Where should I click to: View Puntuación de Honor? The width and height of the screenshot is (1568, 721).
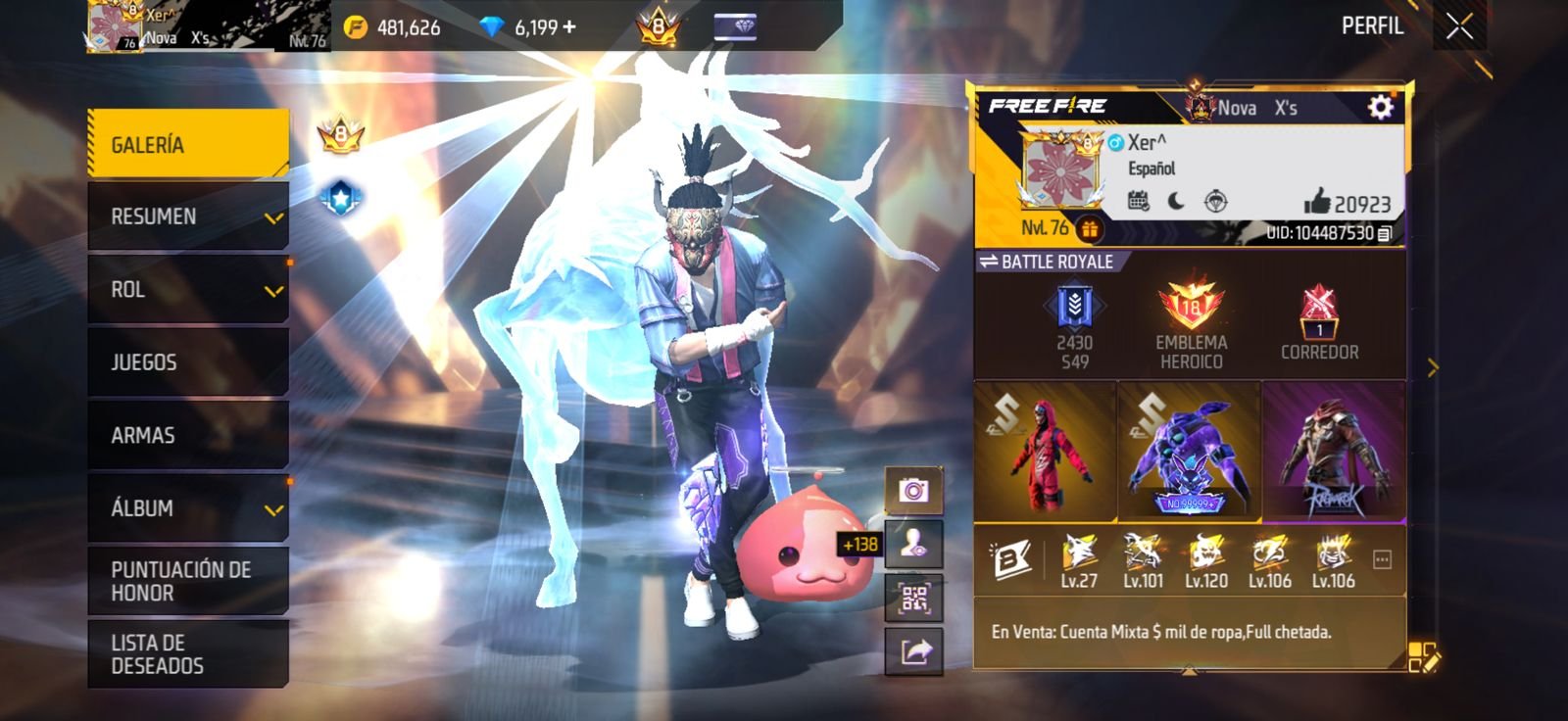[187, 581]
